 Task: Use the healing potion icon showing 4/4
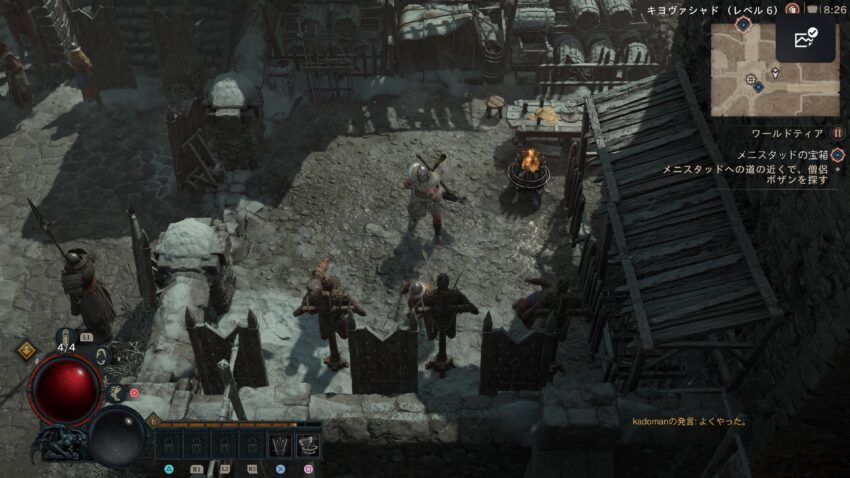(66, 338)
